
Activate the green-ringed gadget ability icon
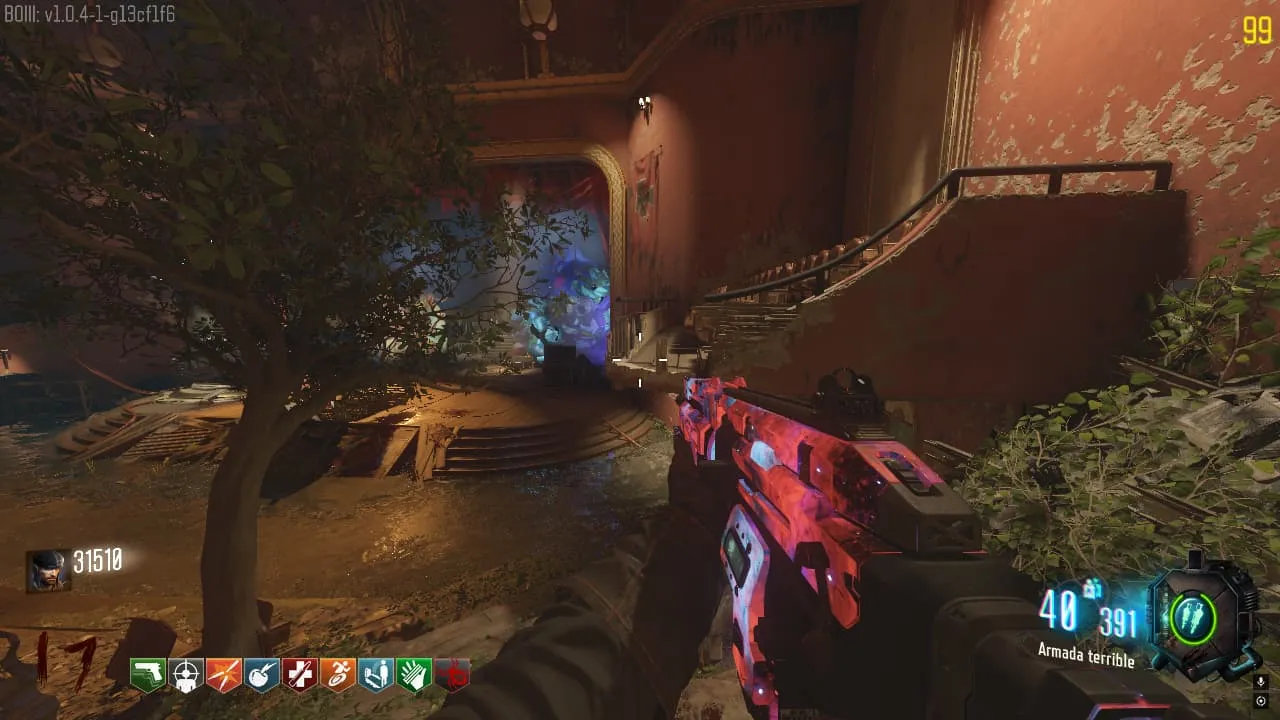pyautogui.click(x=1193, y=617)
